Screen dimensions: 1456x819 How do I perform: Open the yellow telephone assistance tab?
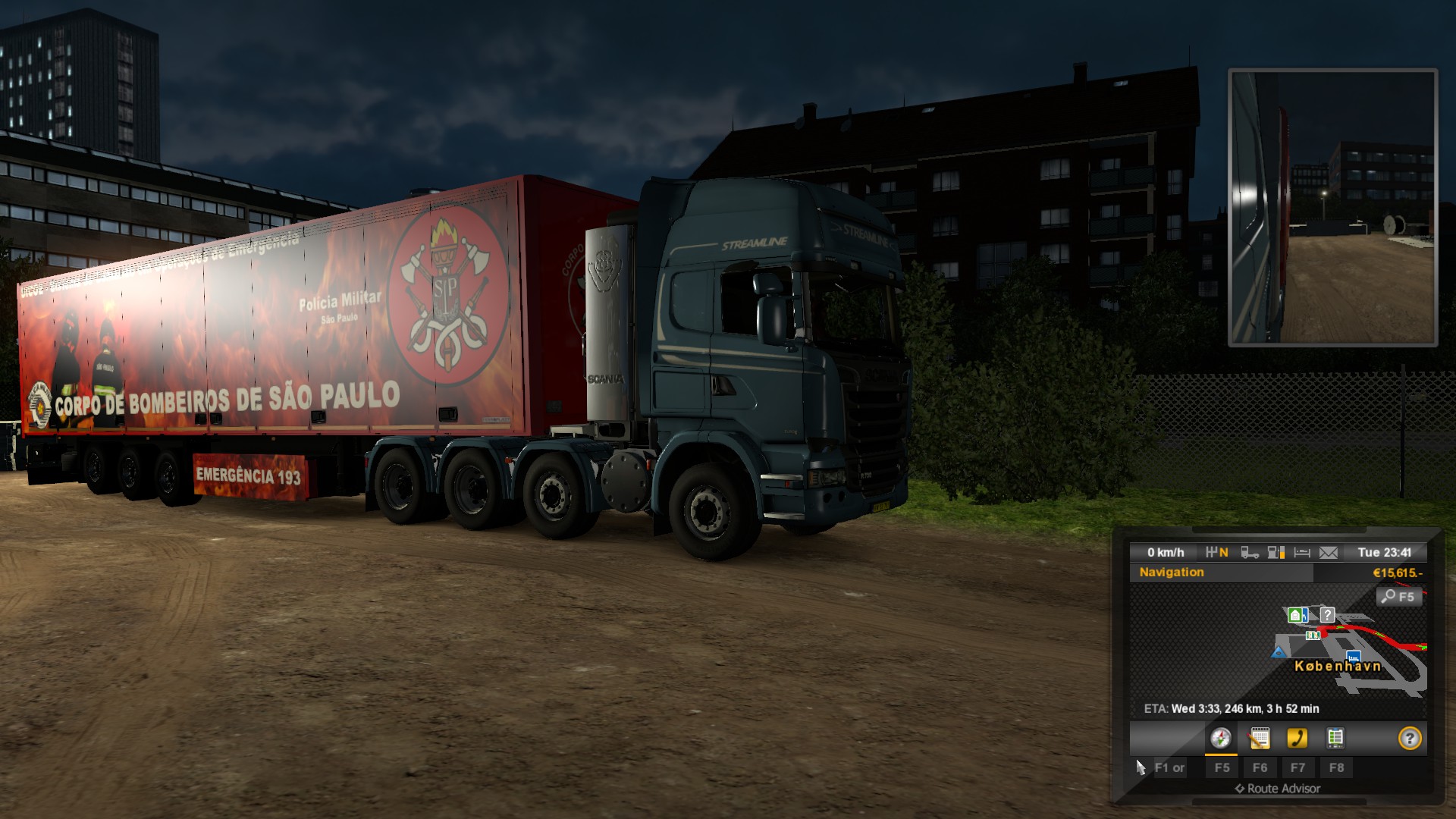click(x=1298, y=738)
